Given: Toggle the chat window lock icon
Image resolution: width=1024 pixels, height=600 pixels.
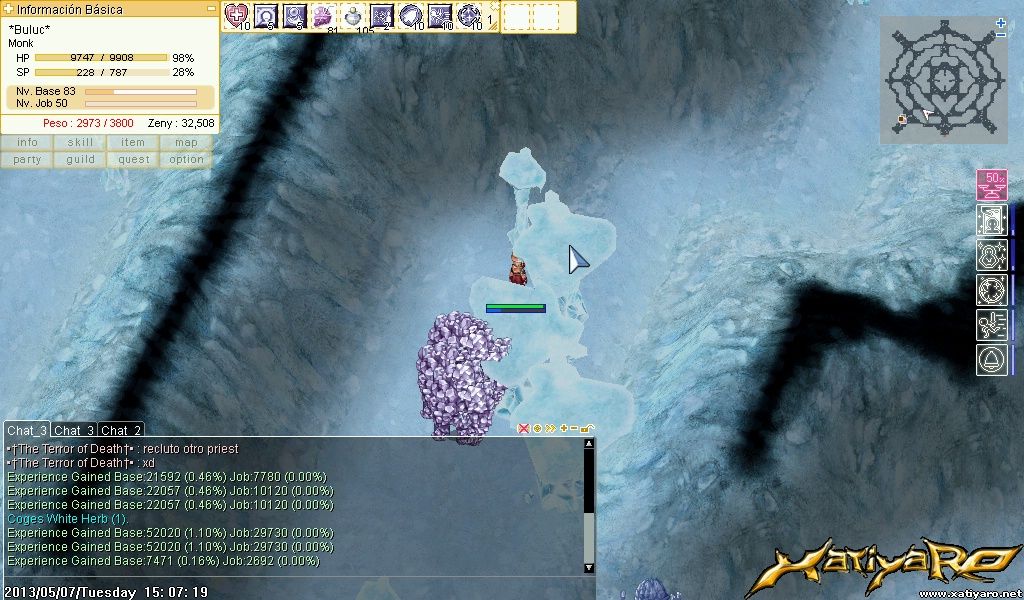Looking at the screenshot, I should pos(587,429).
